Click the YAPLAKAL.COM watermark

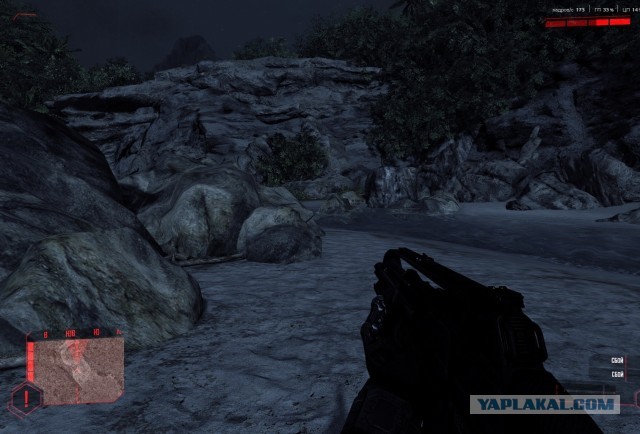[x=544, y=404]
